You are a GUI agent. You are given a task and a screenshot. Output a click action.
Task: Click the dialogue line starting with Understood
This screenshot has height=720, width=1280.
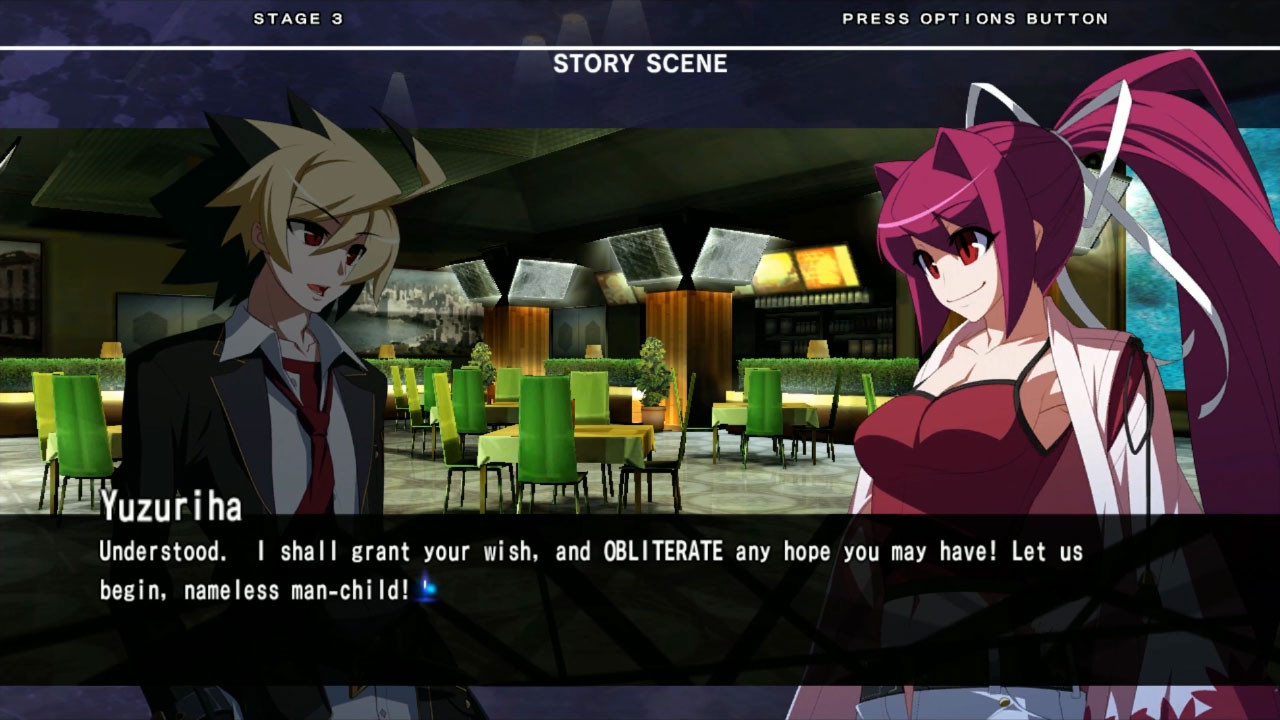click(x=400, y=551)
